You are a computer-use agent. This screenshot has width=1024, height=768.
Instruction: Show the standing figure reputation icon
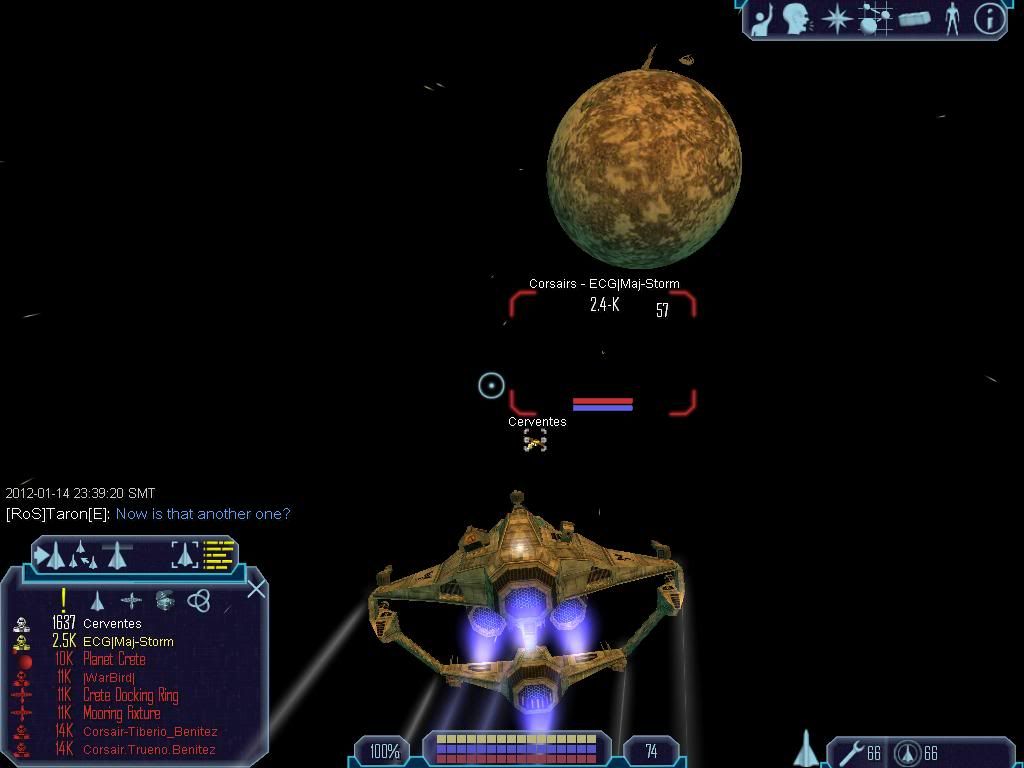click(952, 19)
